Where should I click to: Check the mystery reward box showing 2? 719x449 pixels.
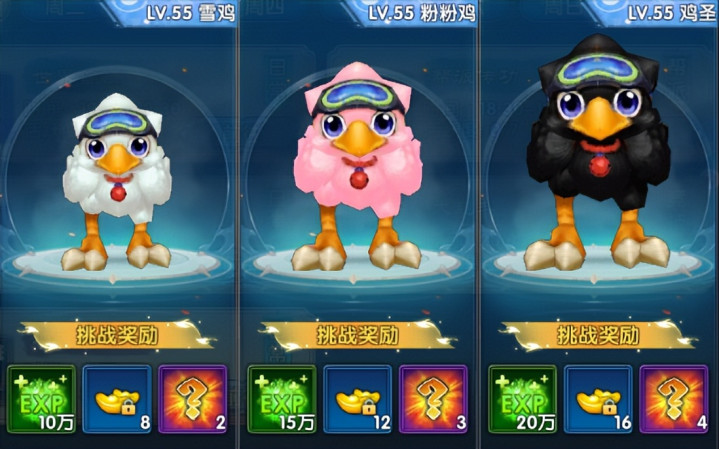point(194,398)
